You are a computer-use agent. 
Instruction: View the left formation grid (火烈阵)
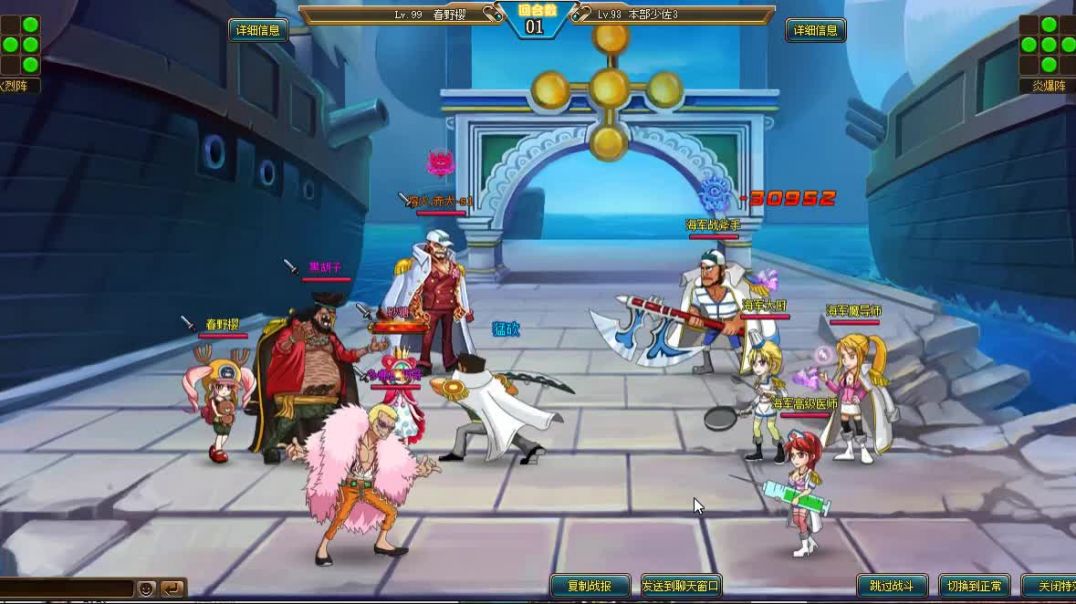point(20,45)
